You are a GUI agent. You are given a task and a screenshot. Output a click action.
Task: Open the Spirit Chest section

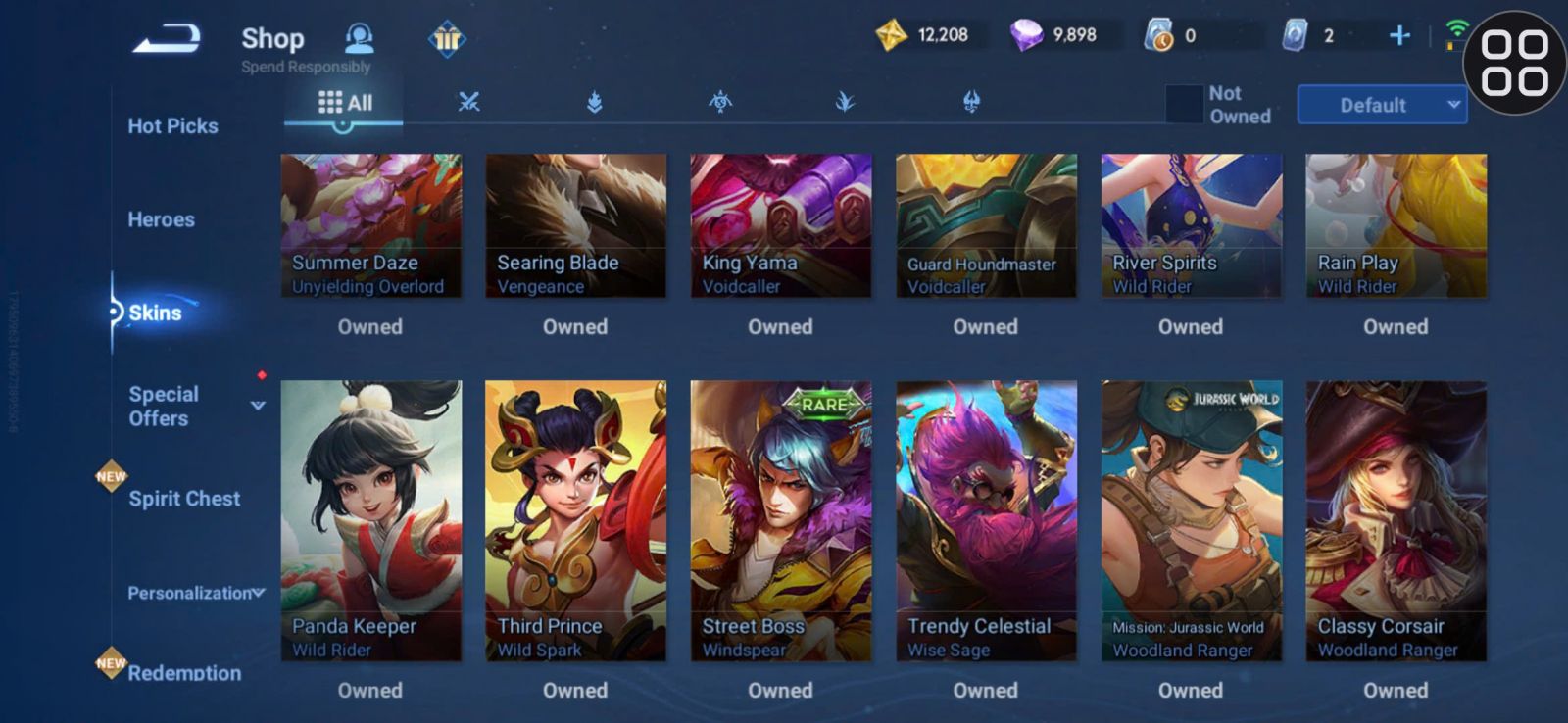coord(184,499)
